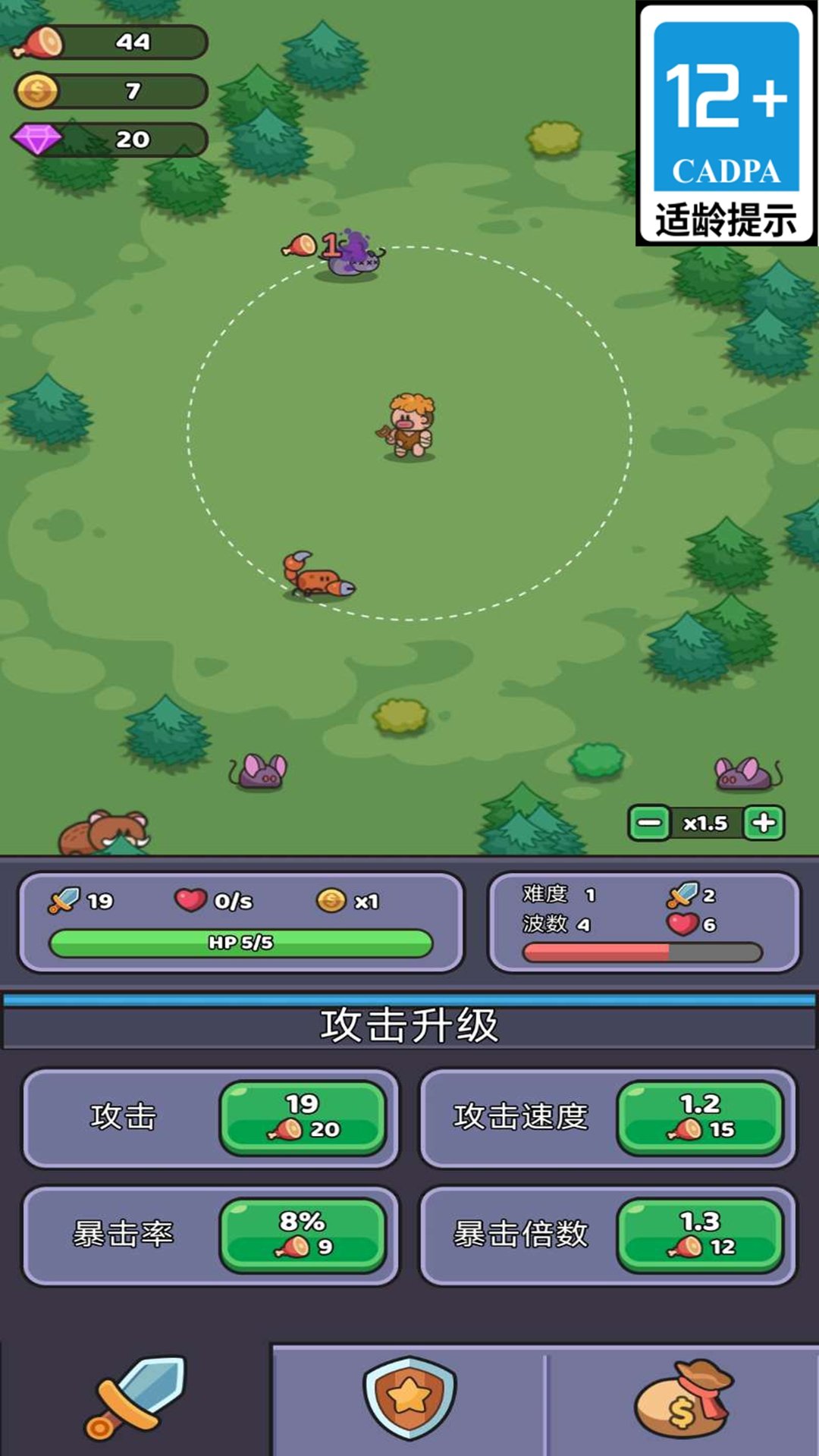Tap the CADPA 12+ age rating badge
This screenshot has height=1456, width=819.
726,124
